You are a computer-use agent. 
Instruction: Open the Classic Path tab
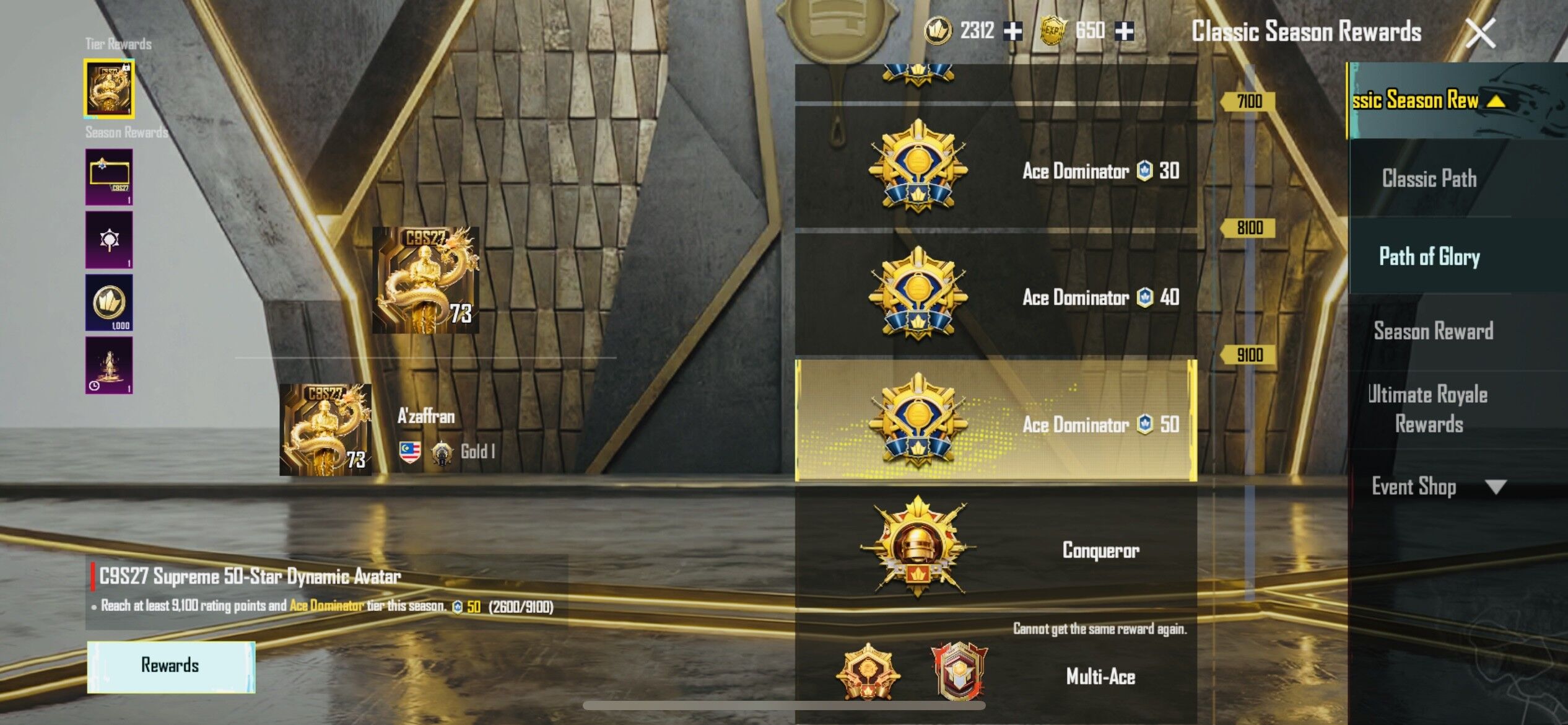[x=1430, y=178]
